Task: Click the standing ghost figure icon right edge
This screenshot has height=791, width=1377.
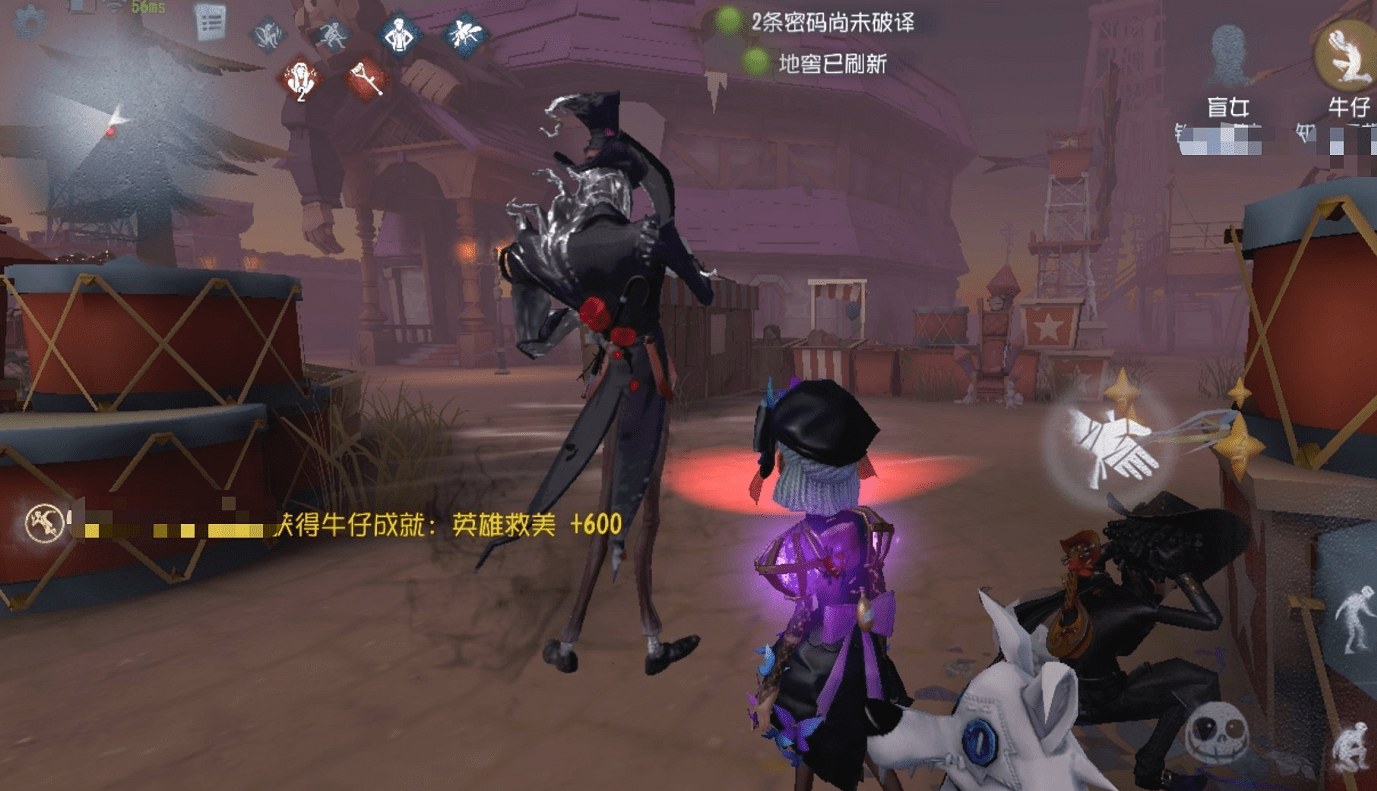Action: click(1354, 620)
